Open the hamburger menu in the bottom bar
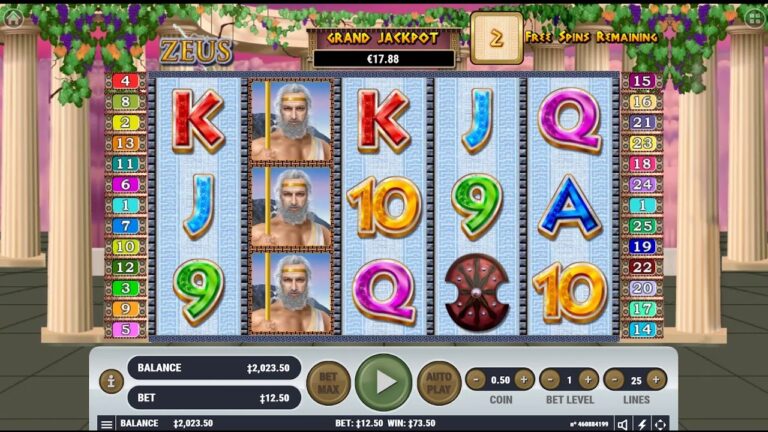Viewport: 768px width, 432px height. coord(106,424)
